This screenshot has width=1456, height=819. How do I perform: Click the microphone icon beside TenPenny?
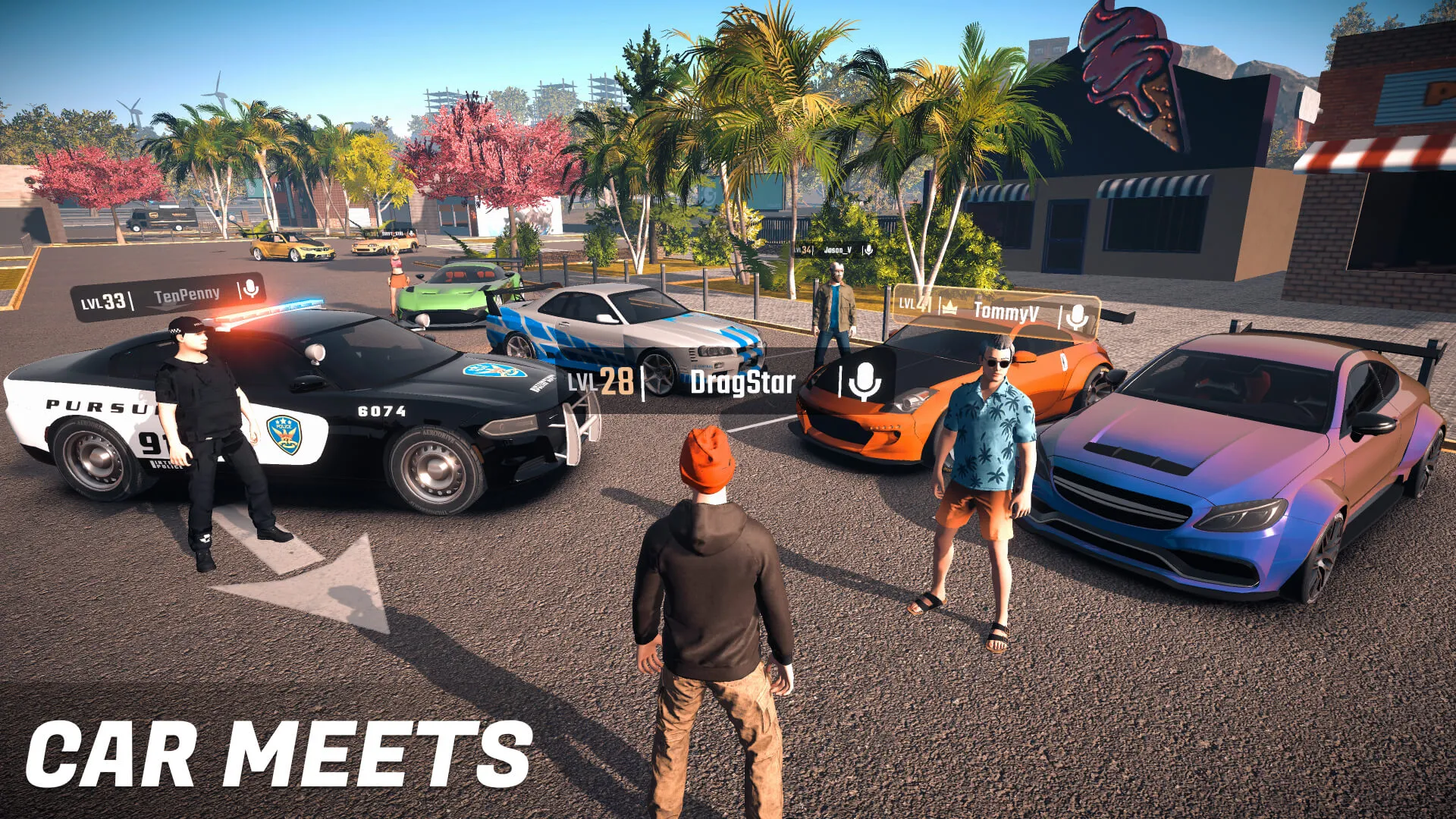(x=250, y=288)
